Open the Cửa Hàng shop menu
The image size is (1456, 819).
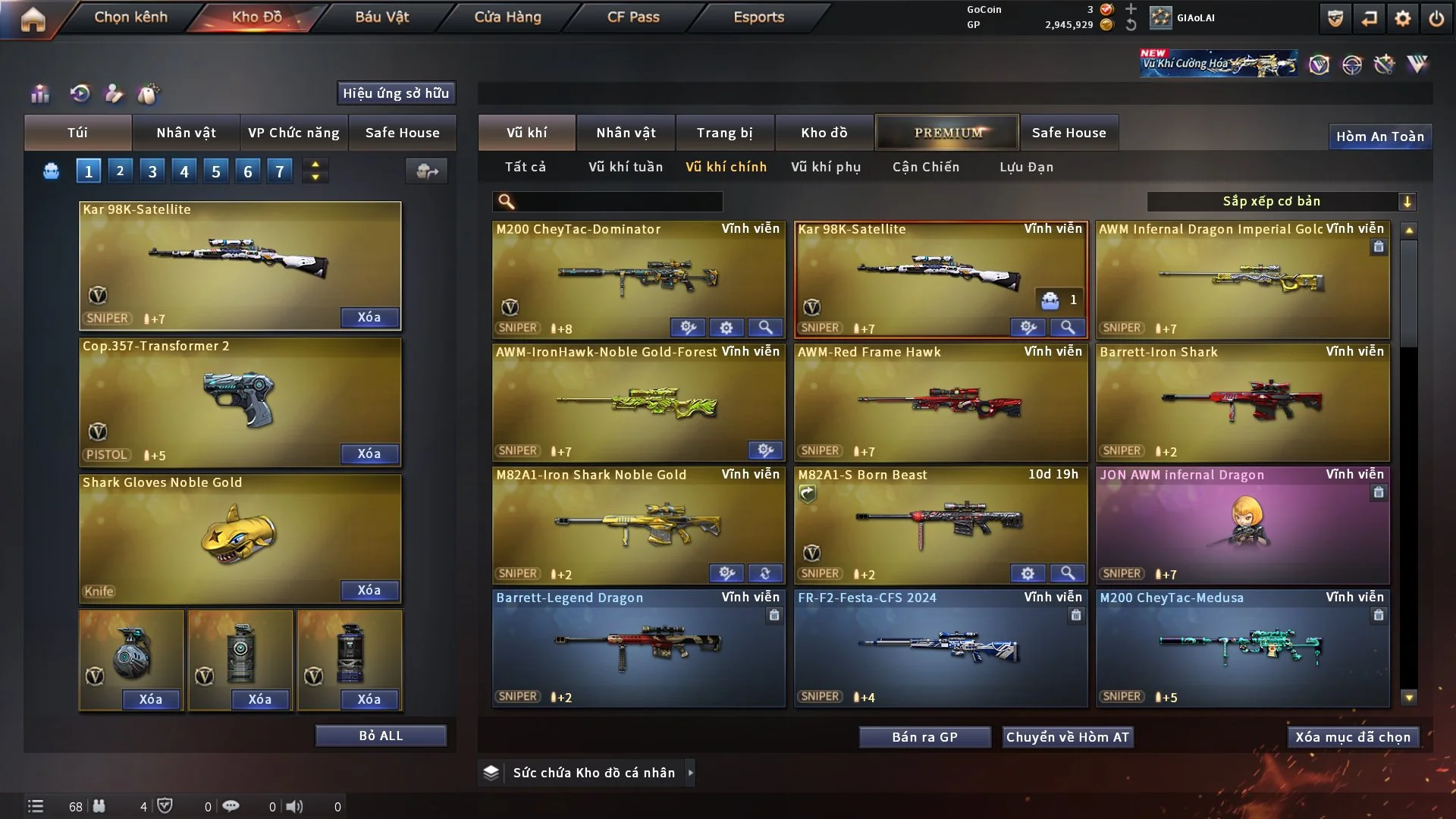pos(507,17)
